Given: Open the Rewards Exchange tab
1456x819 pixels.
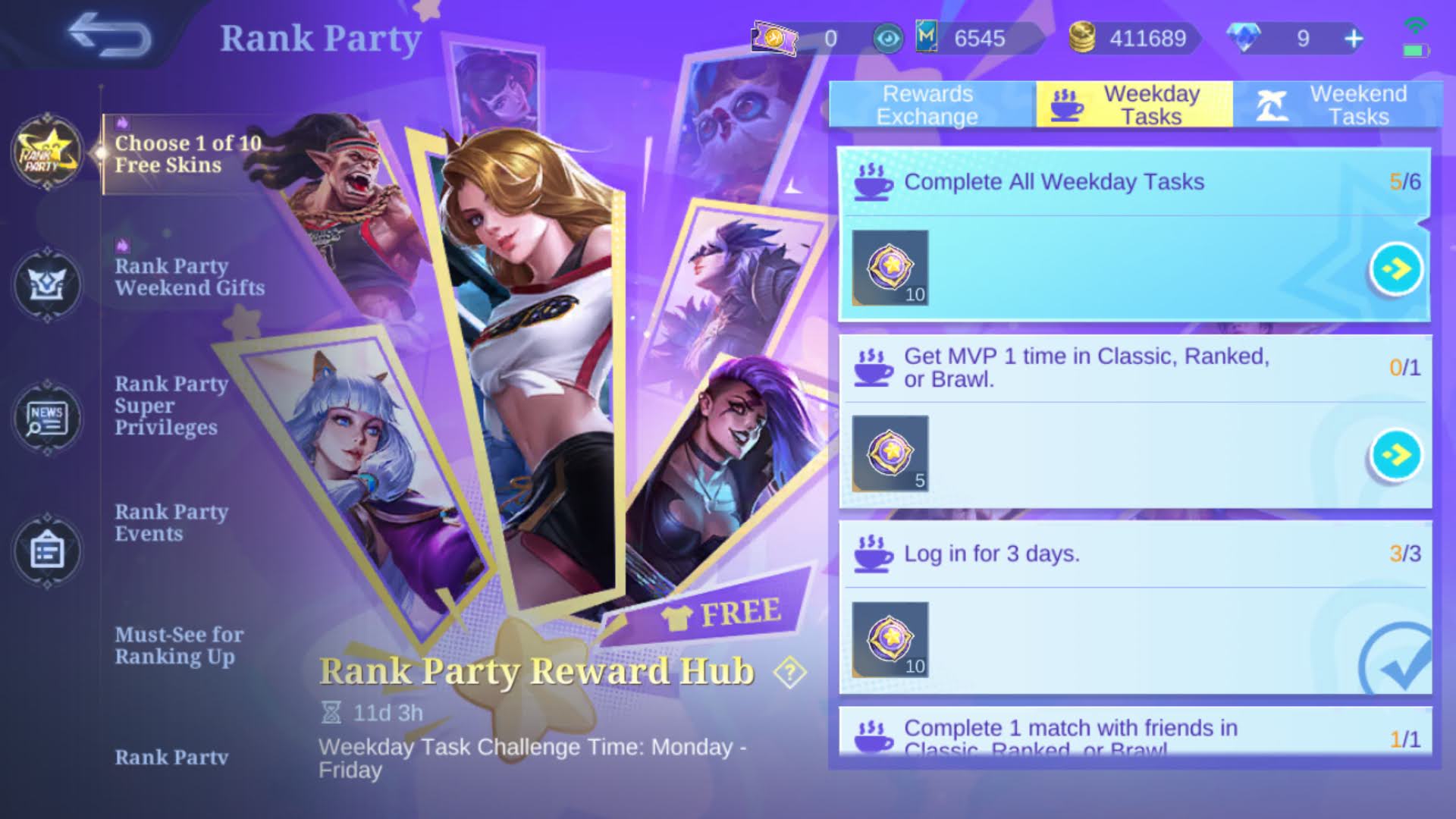Looking at the screenshot, I should pos(928,105).
